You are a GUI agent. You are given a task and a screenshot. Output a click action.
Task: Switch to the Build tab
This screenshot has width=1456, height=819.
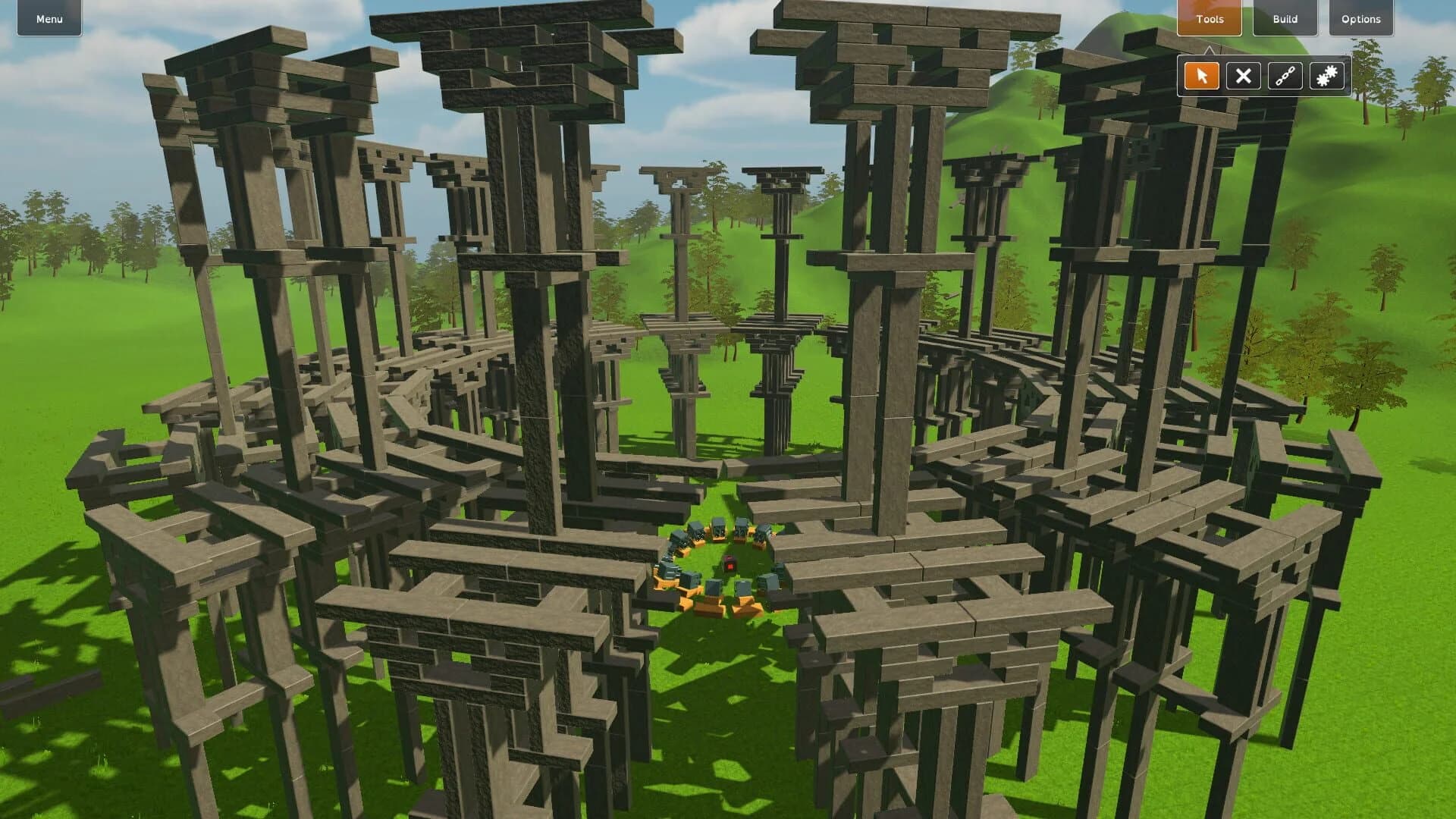tap(1285, 19)
